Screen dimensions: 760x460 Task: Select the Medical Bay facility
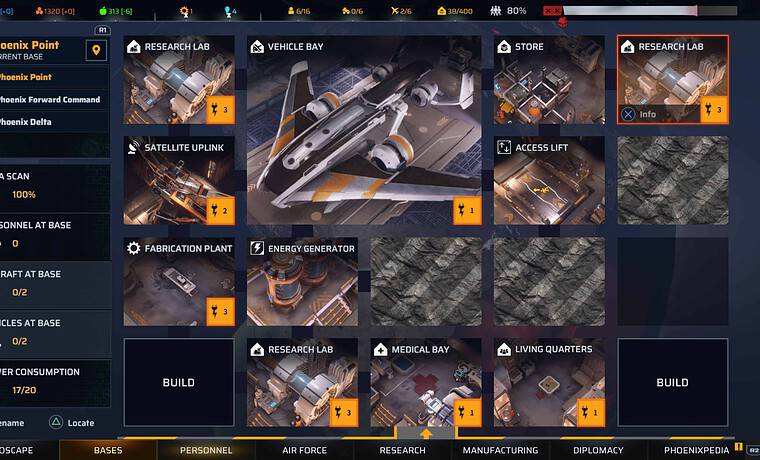pyautogui.click(x=426, y=383)
